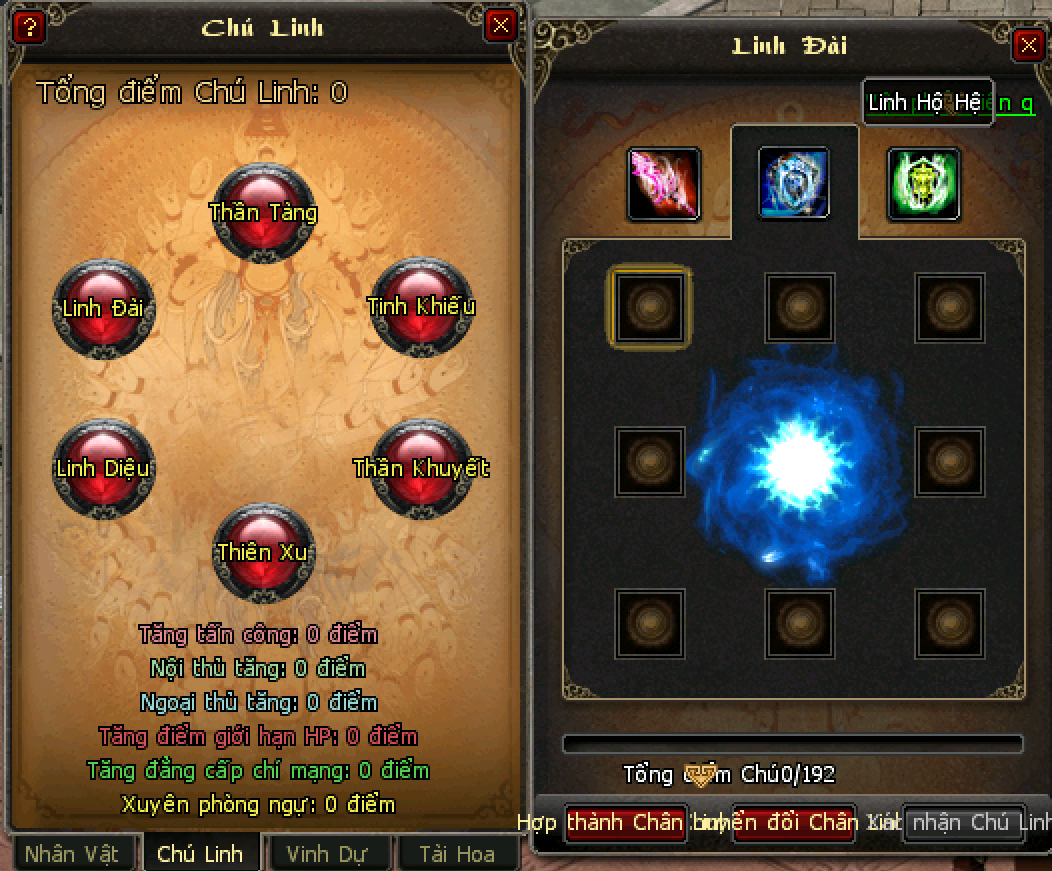Close the Linh Đài window

click(1027, 45)
